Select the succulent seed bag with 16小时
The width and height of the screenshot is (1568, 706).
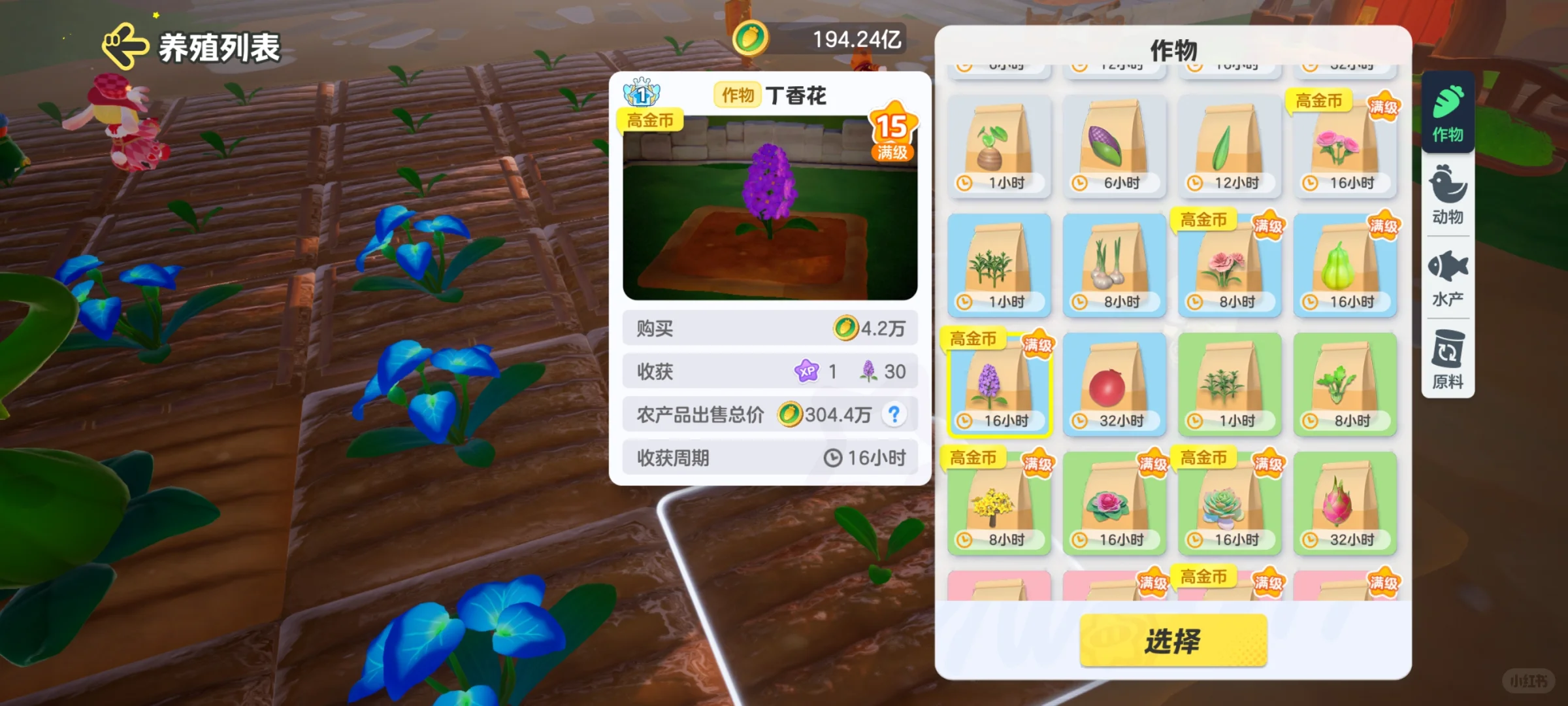pos(1230,503)
